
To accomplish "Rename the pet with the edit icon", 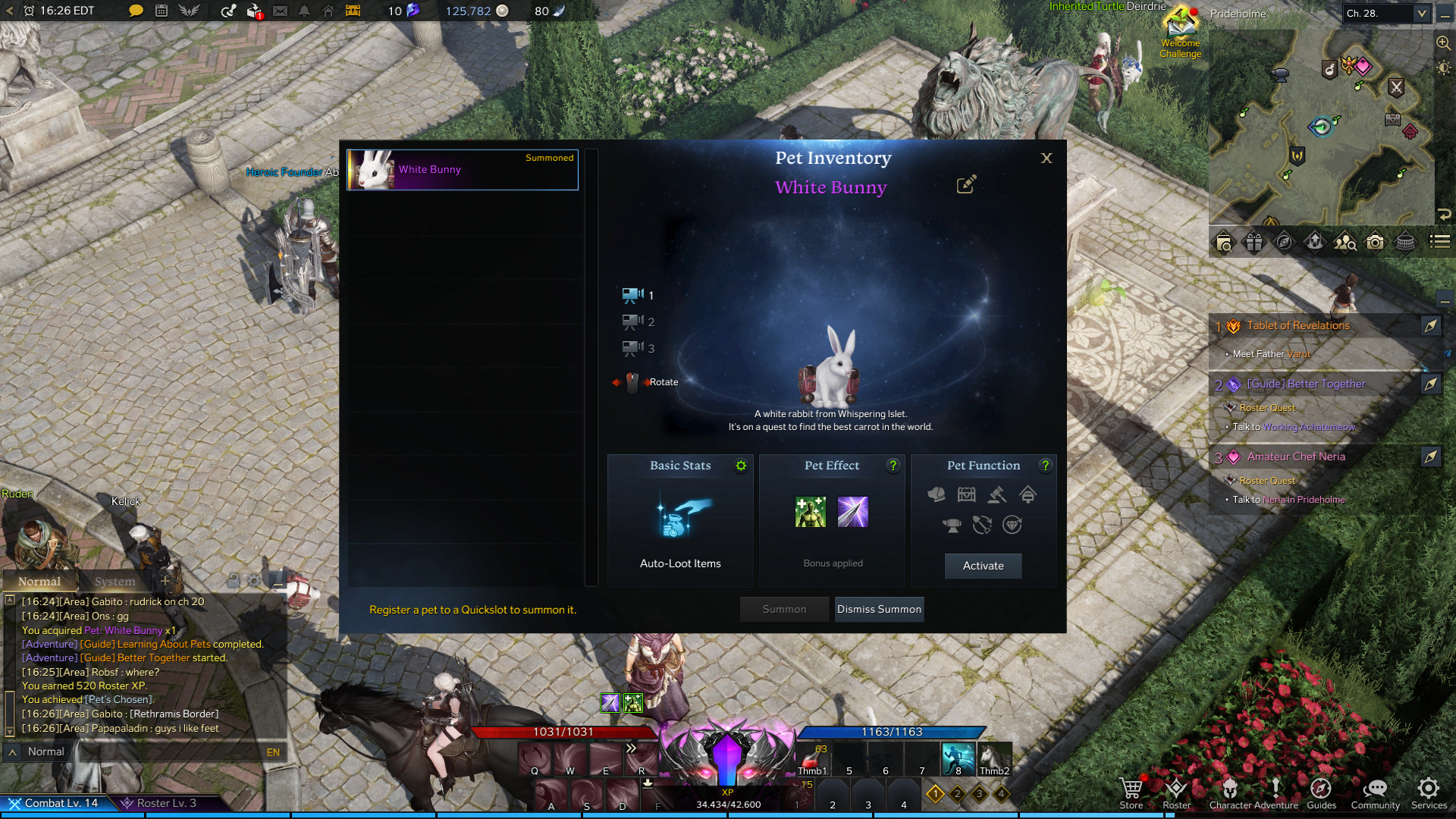I will point(966,184).
